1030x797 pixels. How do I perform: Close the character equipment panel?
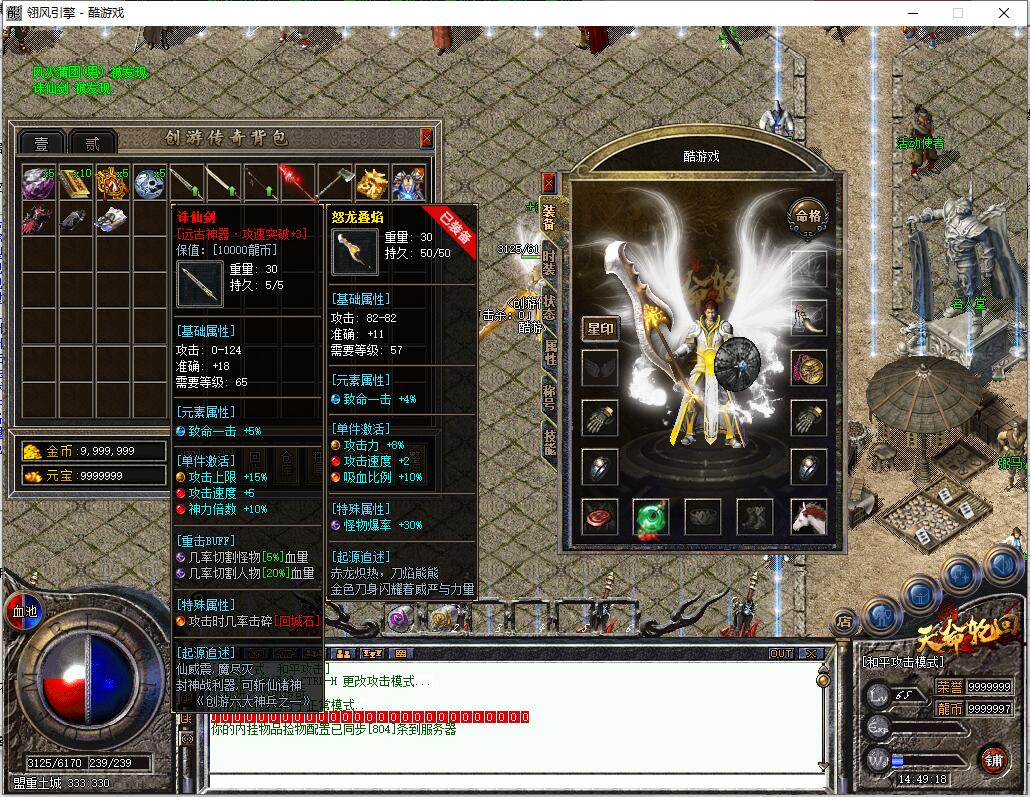(x=548, y=183)
